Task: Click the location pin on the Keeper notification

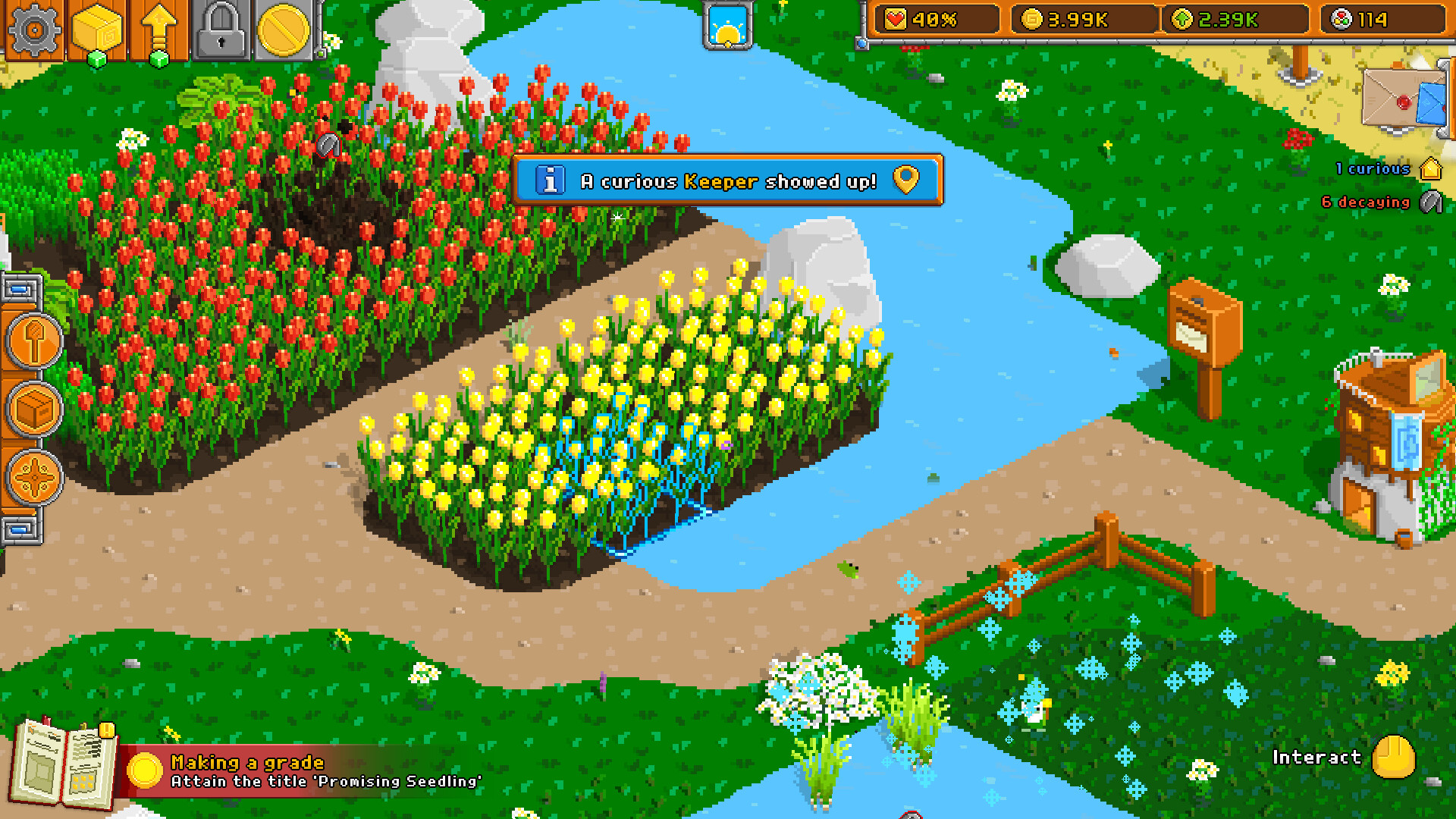Action: pyautogui.click(x=907, y=180)
